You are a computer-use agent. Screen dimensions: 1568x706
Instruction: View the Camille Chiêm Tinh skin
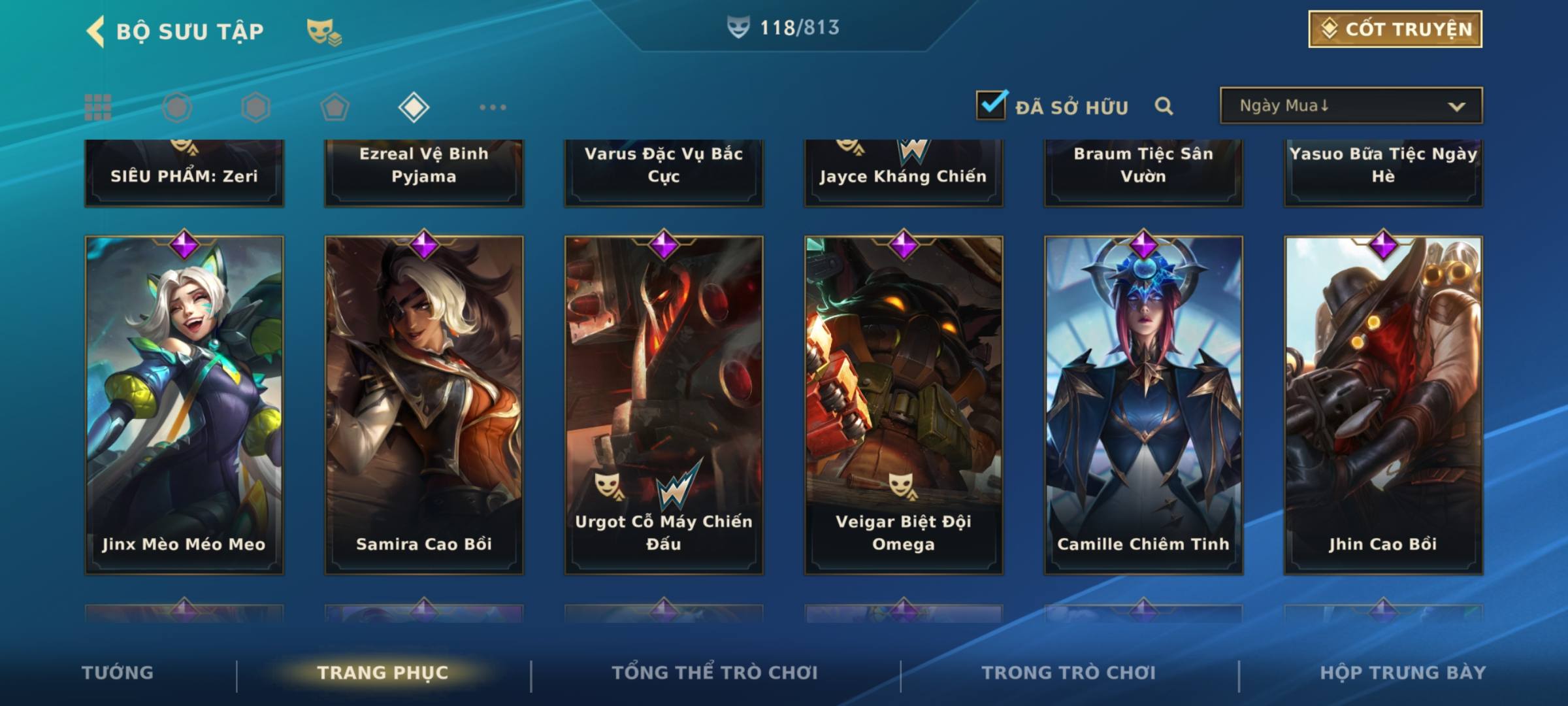click(1143, 405)
